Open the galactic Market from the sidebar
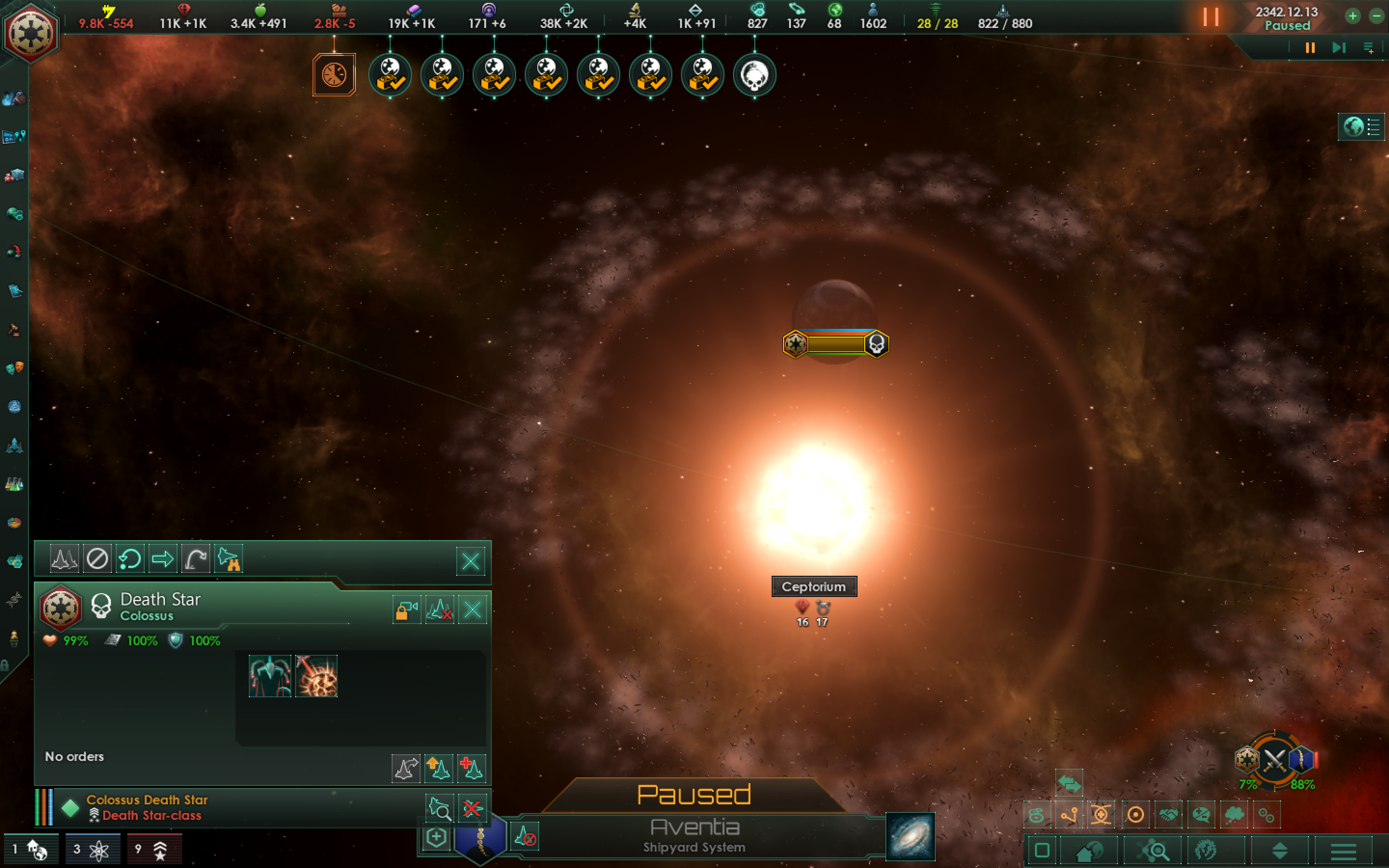Viewport: 1389px width, 868px height. click(14, 175)
